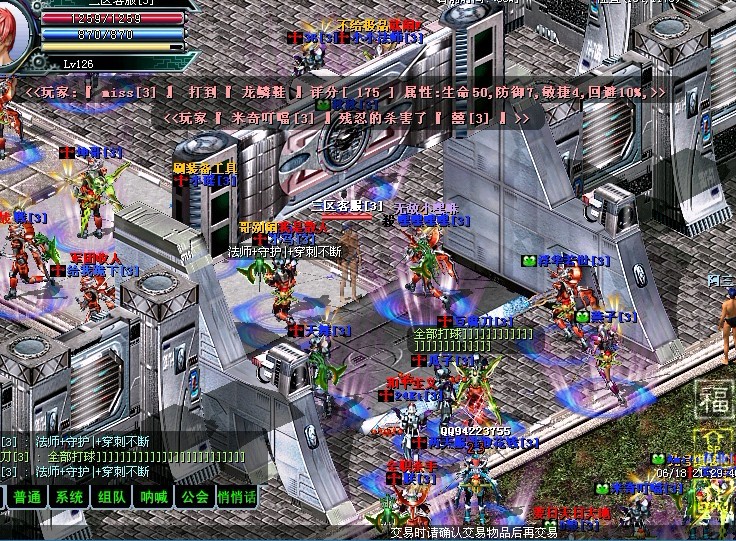
Task: Switch to 悄悄话 whisper channel
Action: point(237,497)
